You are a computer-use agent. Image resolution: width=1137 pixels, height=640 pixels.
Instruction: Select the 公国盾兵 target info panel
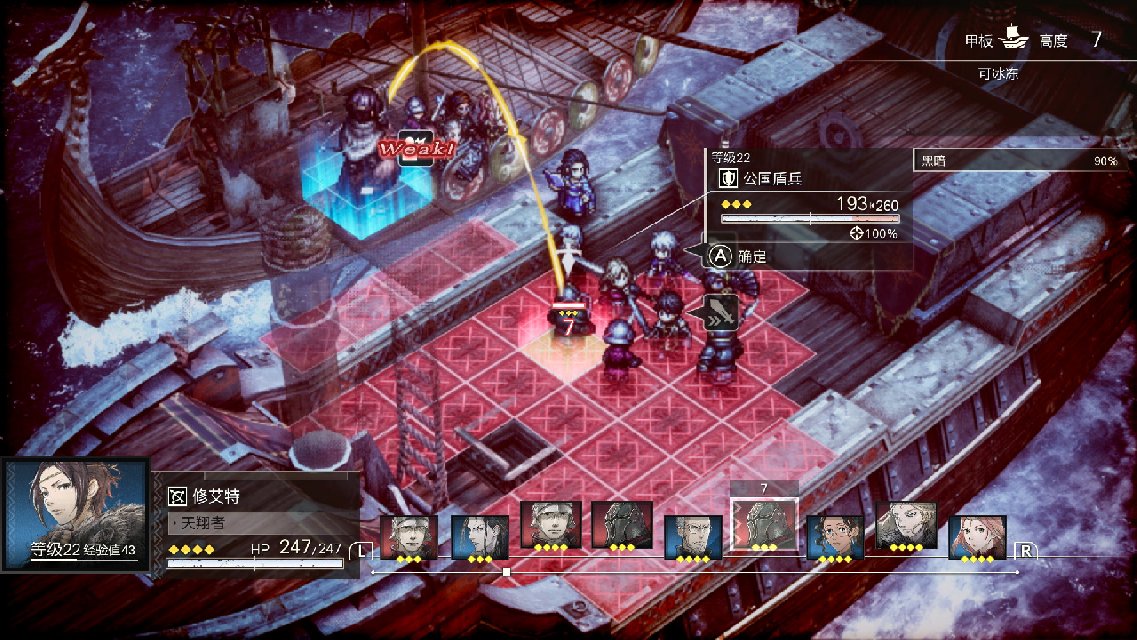[x=808, y=205]
